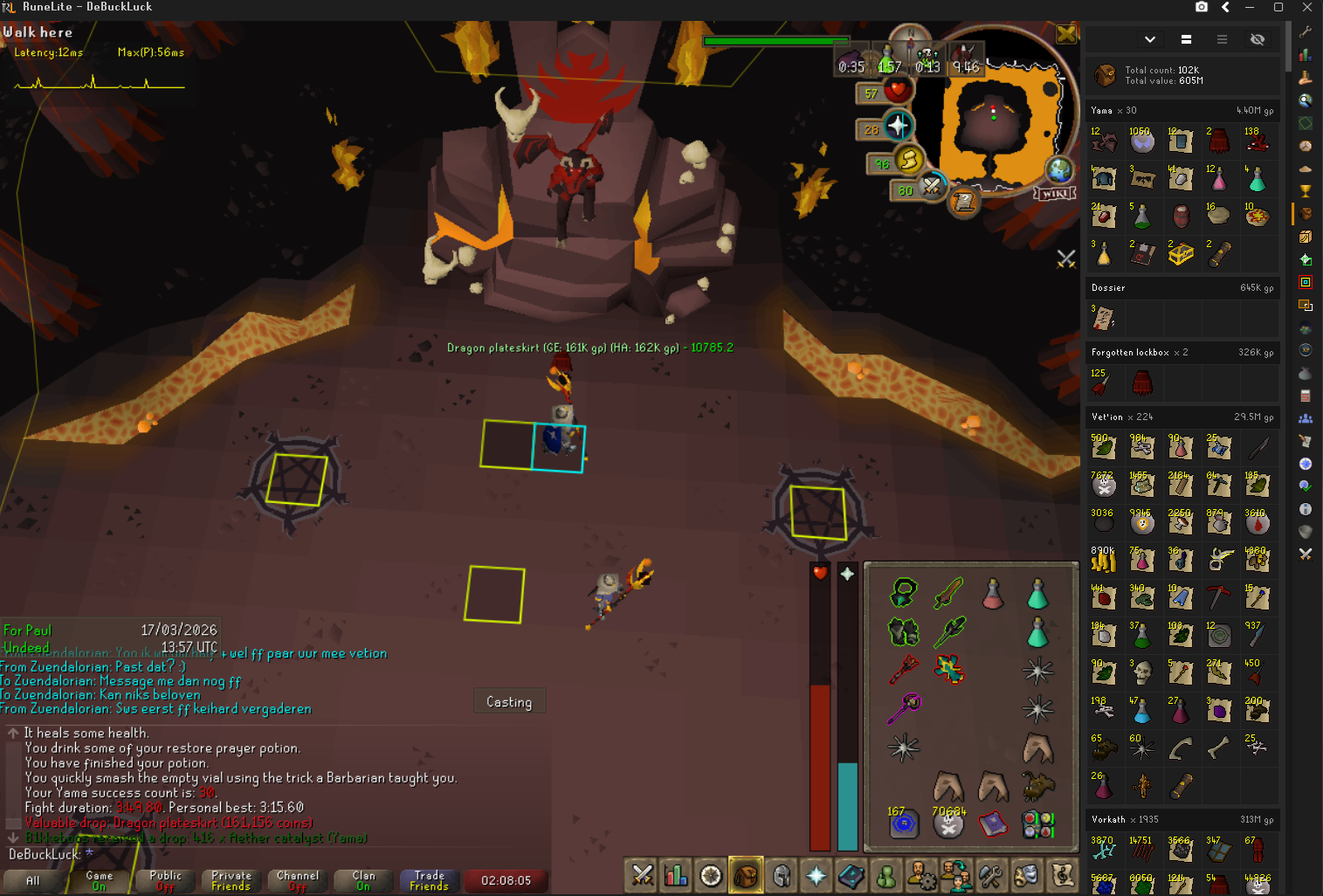Activate the special attack orb
1323x896 pixels.
click(931, 187)
